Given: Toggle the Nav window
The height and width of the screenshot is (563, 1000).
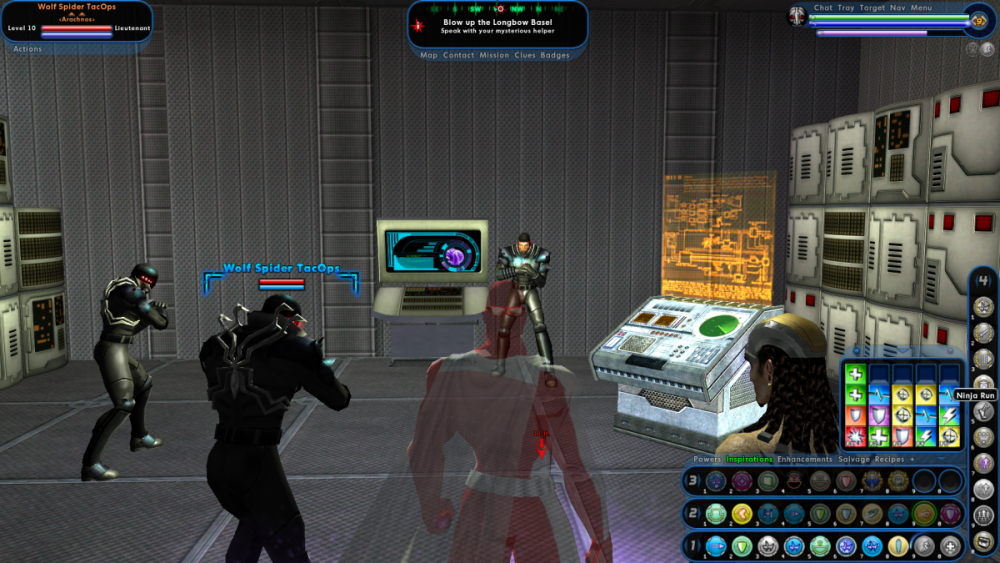Looking at the screenshot, I should 897,8.
